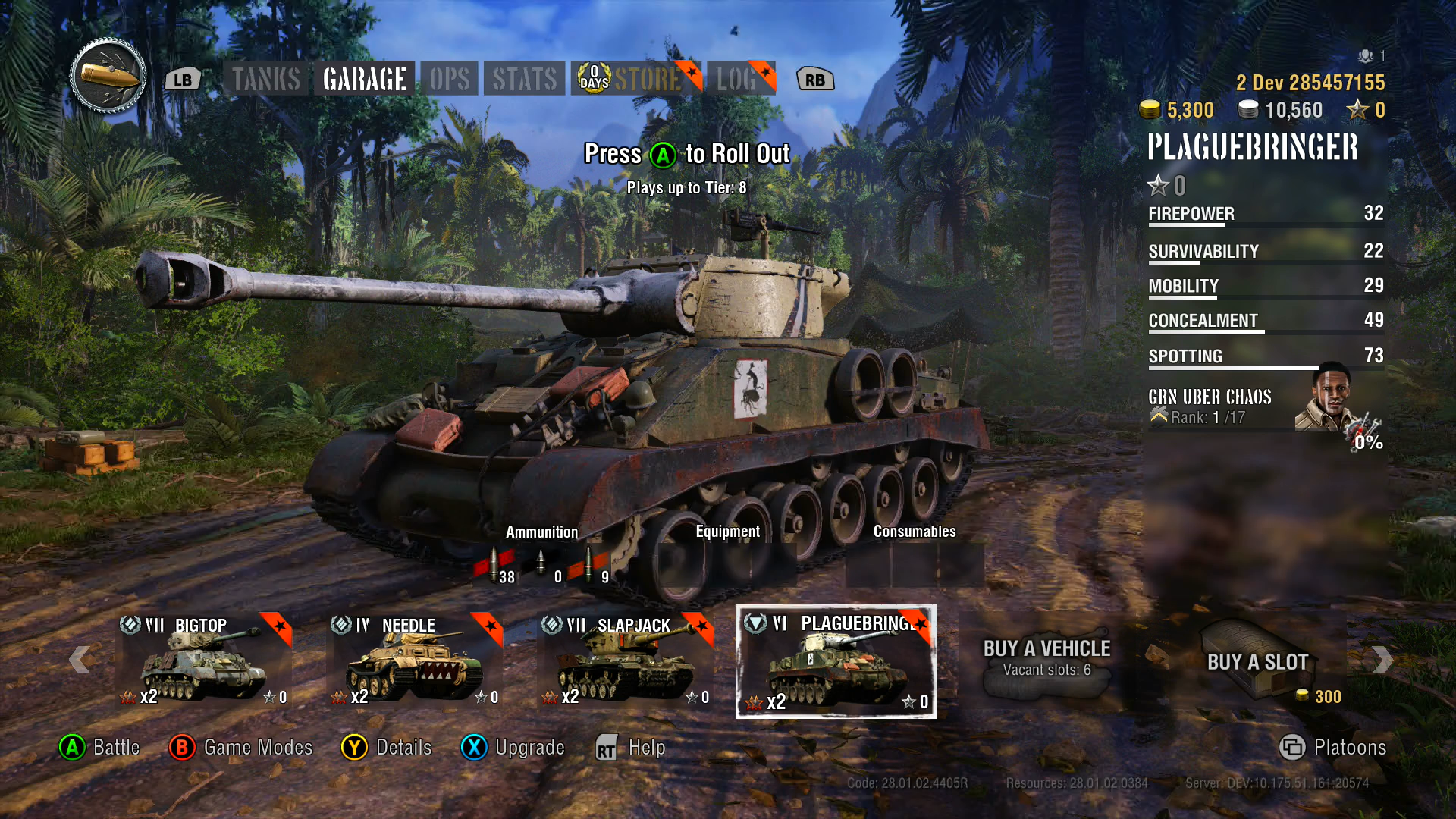
Task: Show previous tanks with left carousel arrow
Action: coord(80,660)
